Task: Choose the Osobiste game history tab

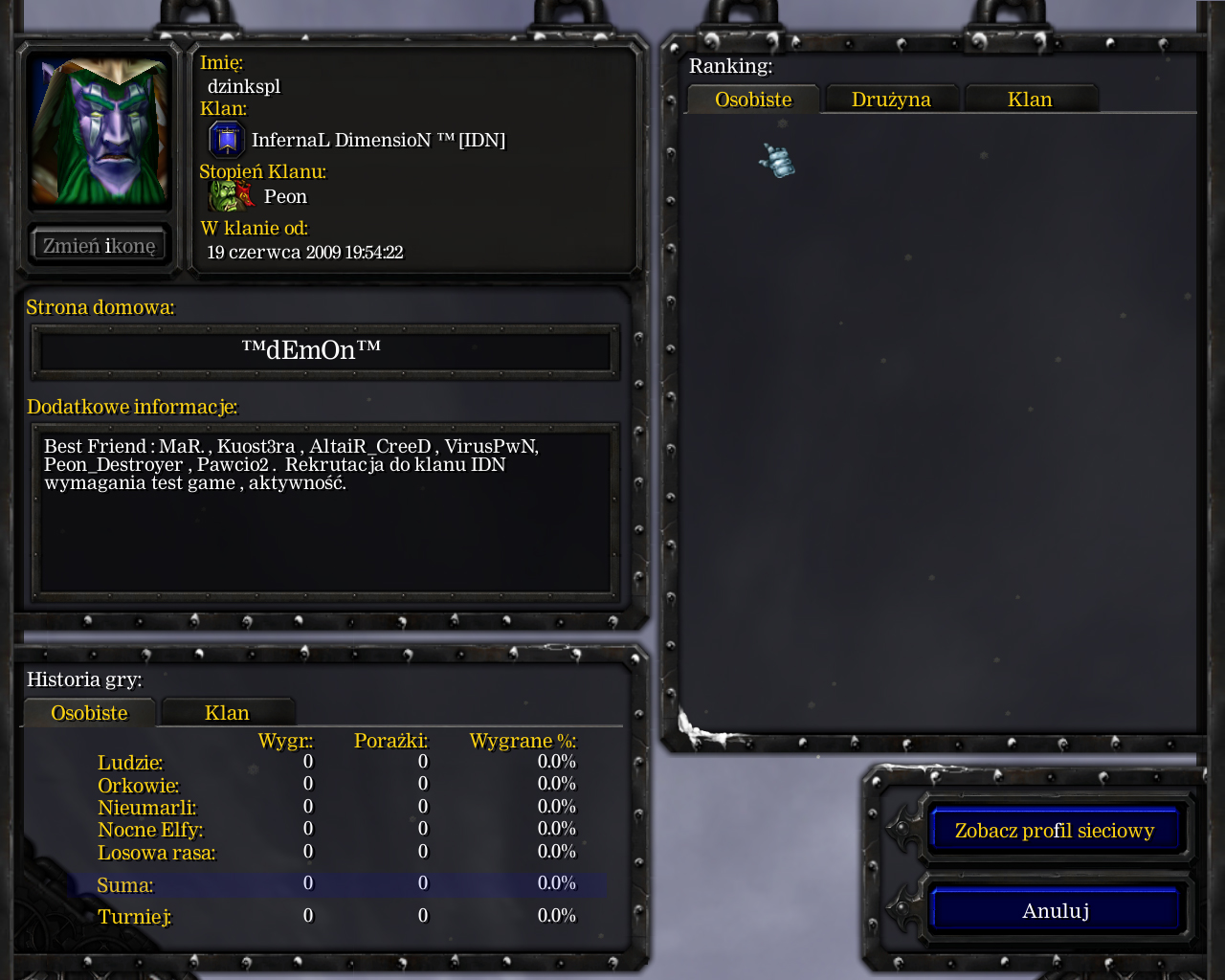Action: [x=89, y=713]
